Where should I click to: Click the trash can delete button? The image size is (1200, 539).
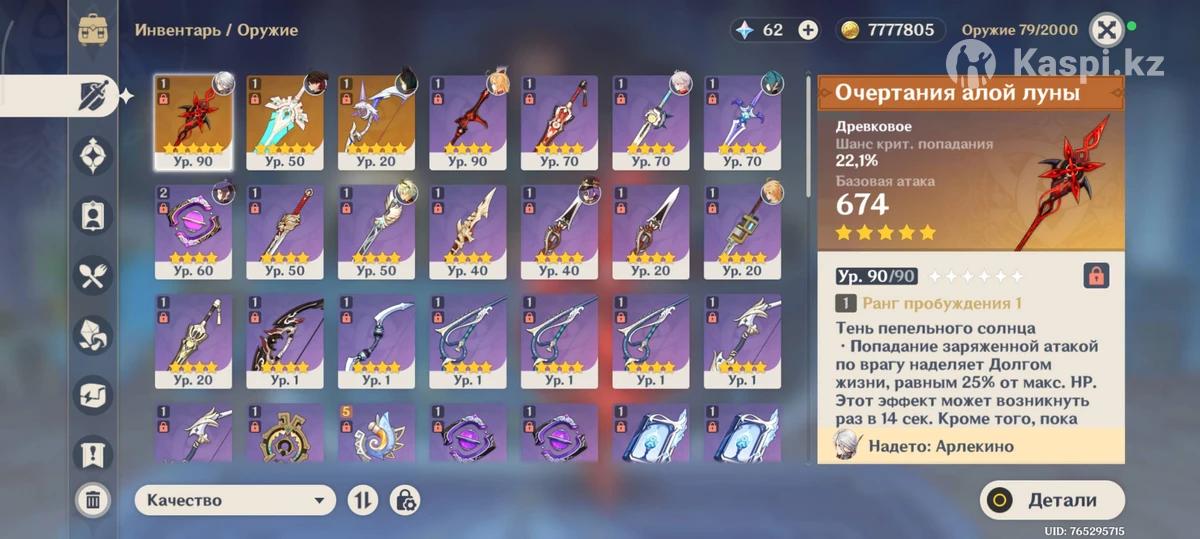tap(93, 500)
